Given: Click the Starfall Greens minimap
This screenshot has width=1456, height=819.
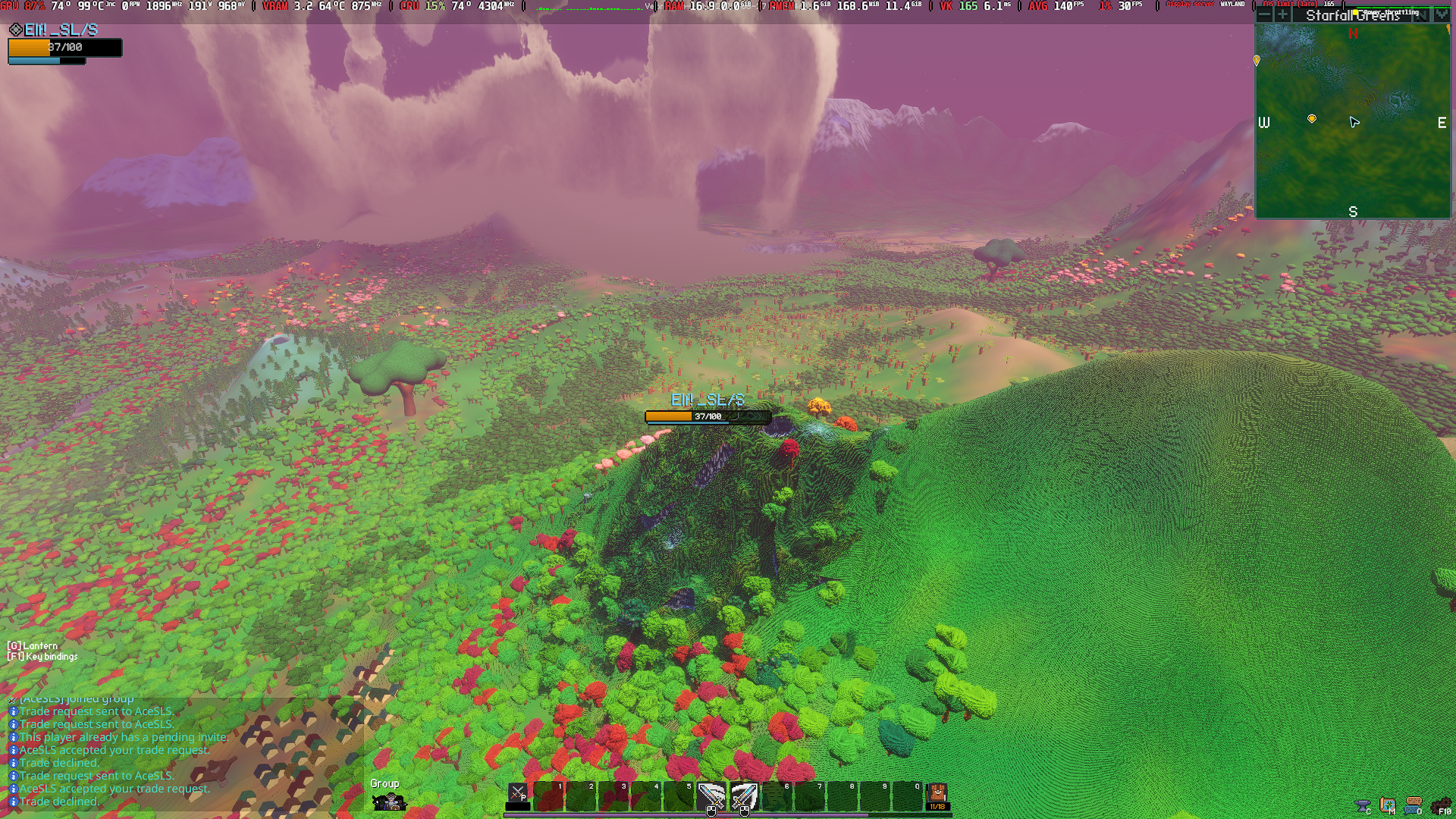Looking at the screenshot, I should tap(1353, 152).
